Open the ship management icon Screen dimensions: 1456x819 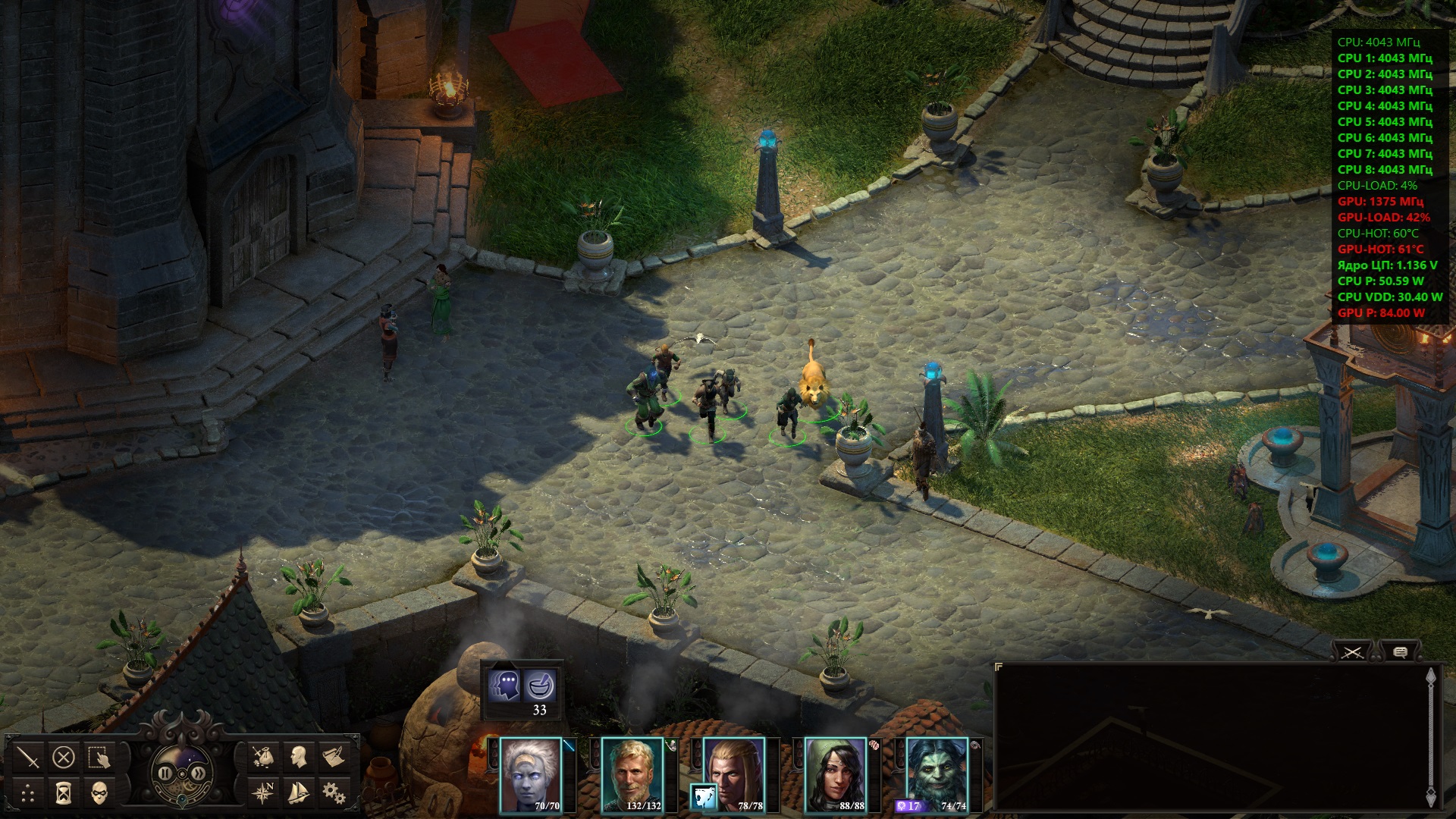click(x=299, y=793)
